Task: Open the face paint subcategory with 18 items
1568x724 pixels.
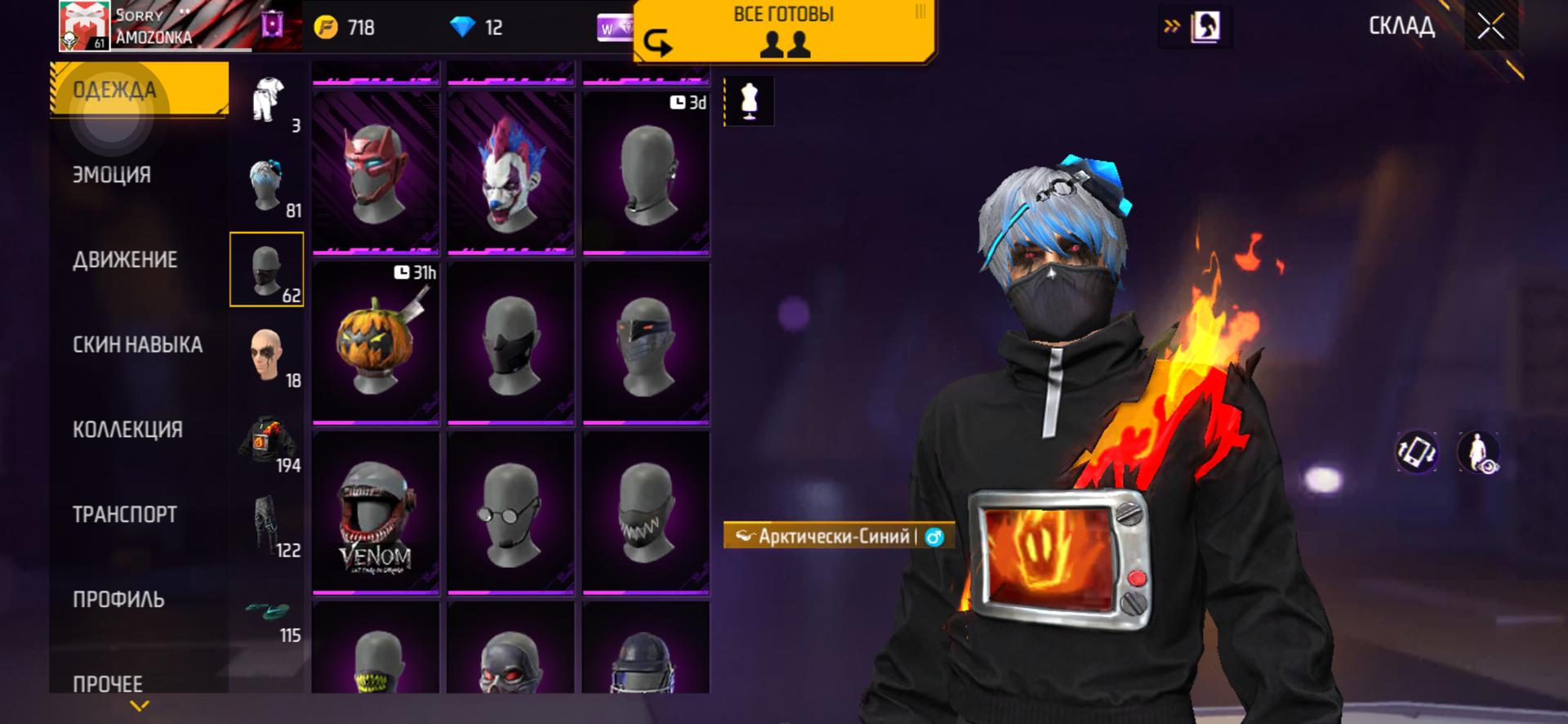Action: pyautogui.click(x=267, y=355)
